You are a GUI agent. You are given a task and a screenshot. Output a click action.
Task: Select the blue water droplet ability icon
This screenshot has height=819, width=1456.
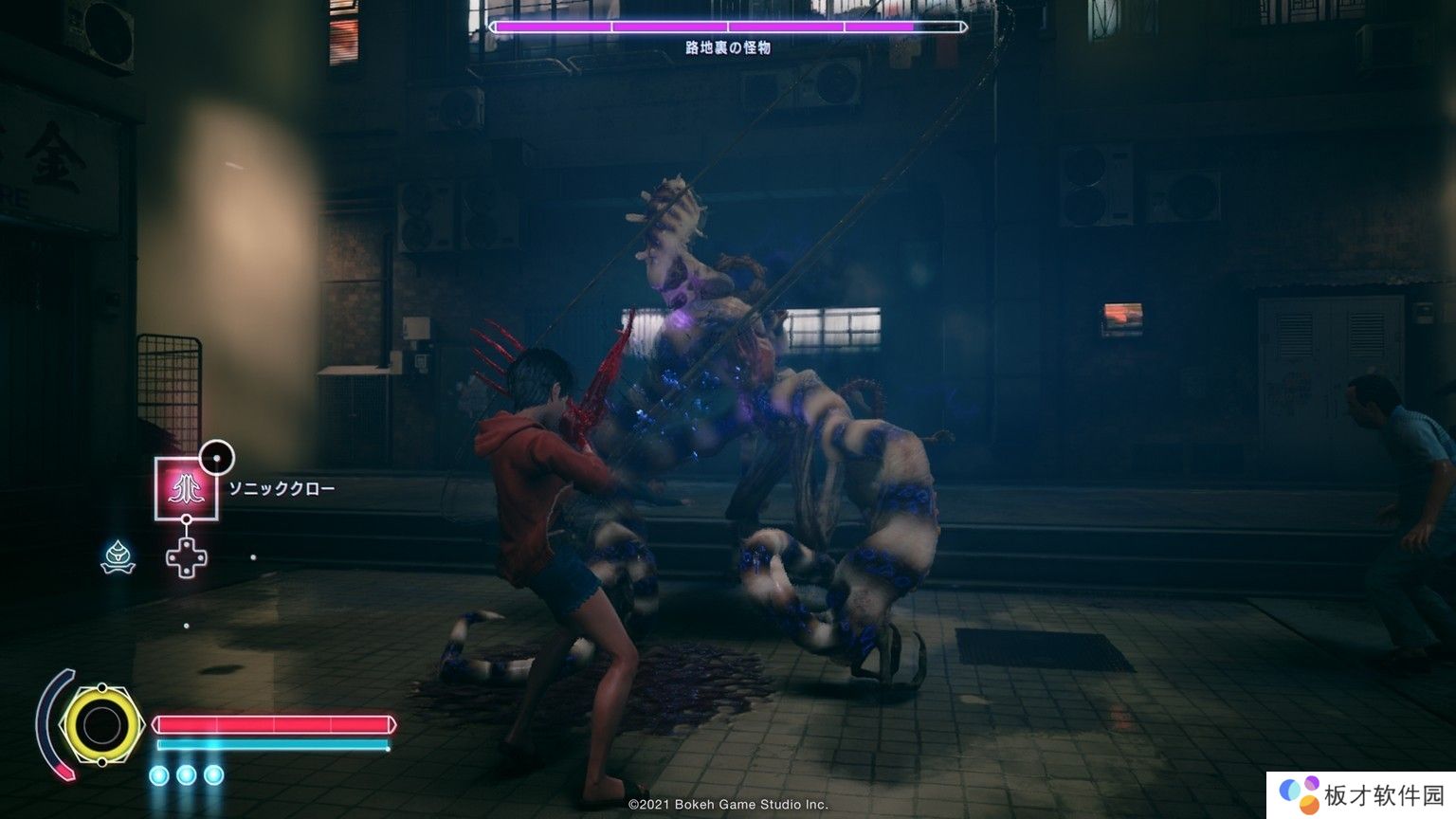click(x=118, y=557)
